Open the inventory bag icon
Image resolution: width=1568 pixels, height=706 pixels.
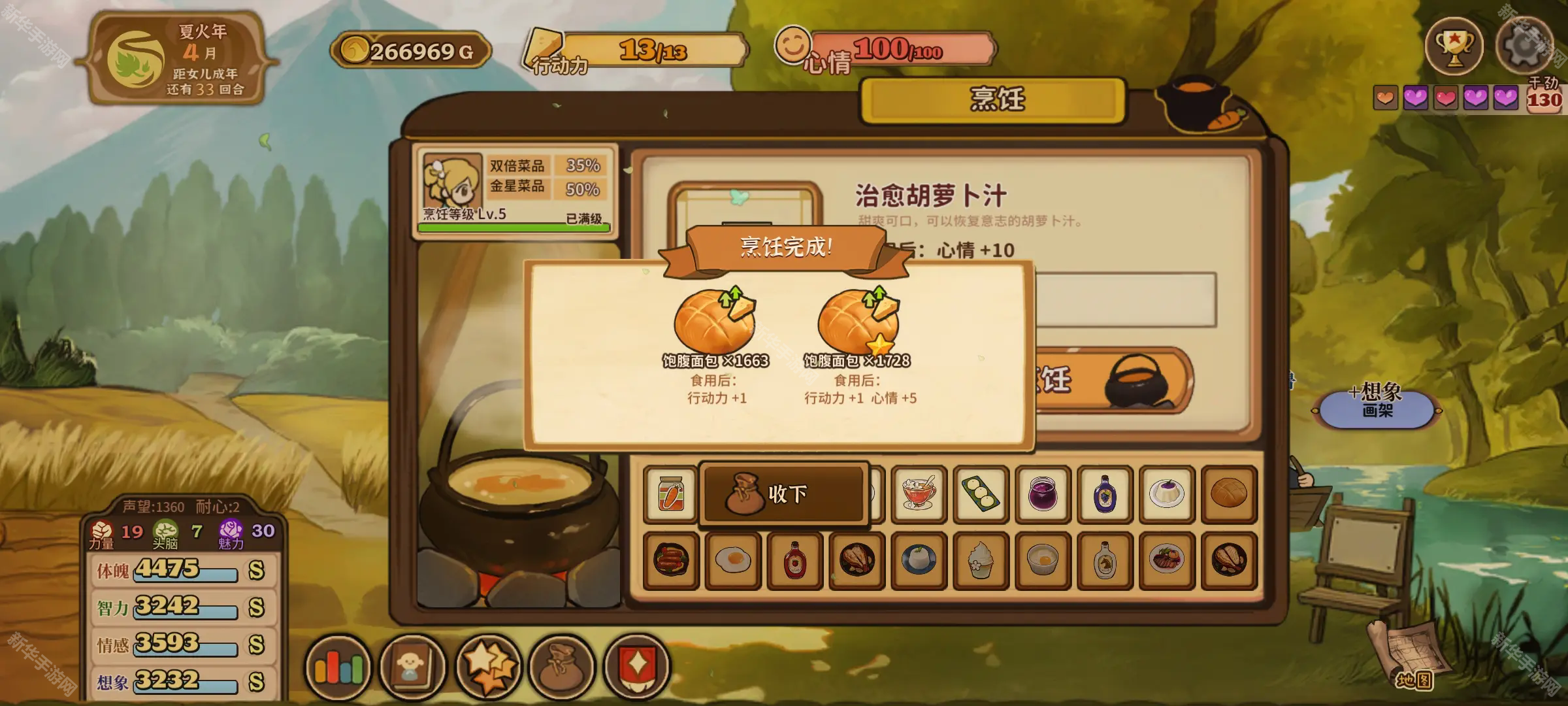coord(562,668)
